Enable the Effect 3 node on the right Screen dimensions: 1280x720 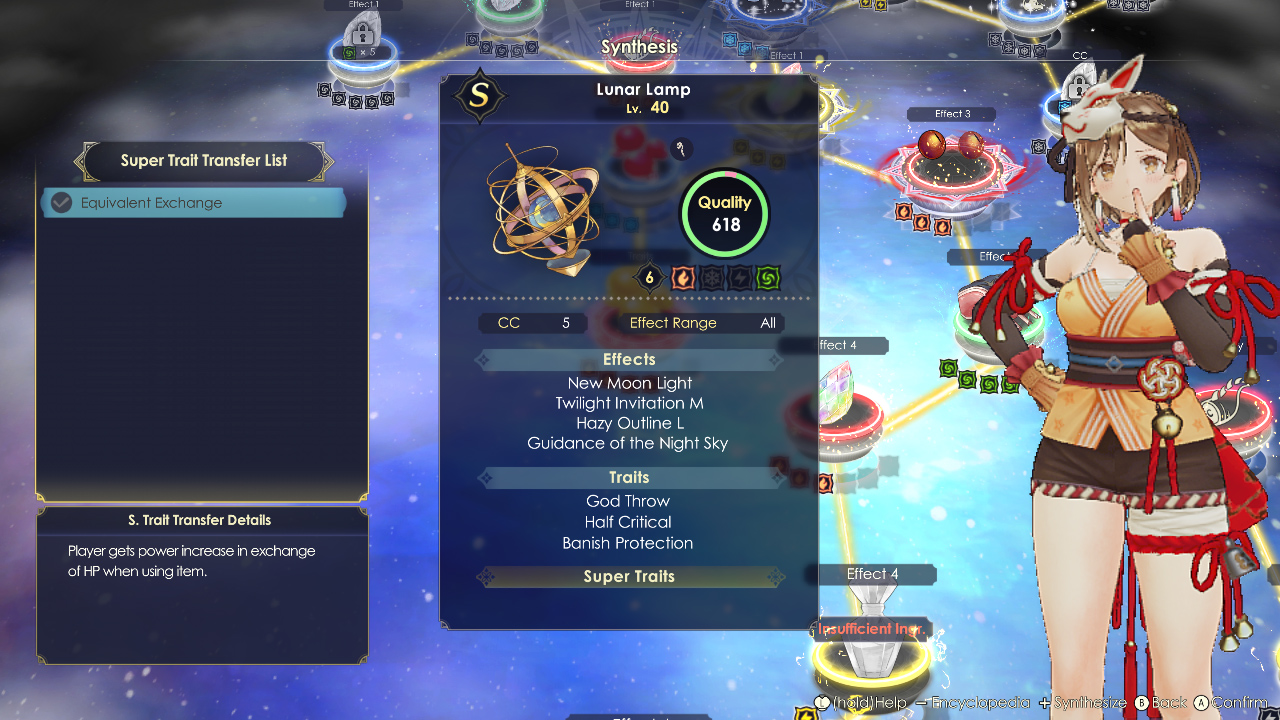(x=950, y=113)
